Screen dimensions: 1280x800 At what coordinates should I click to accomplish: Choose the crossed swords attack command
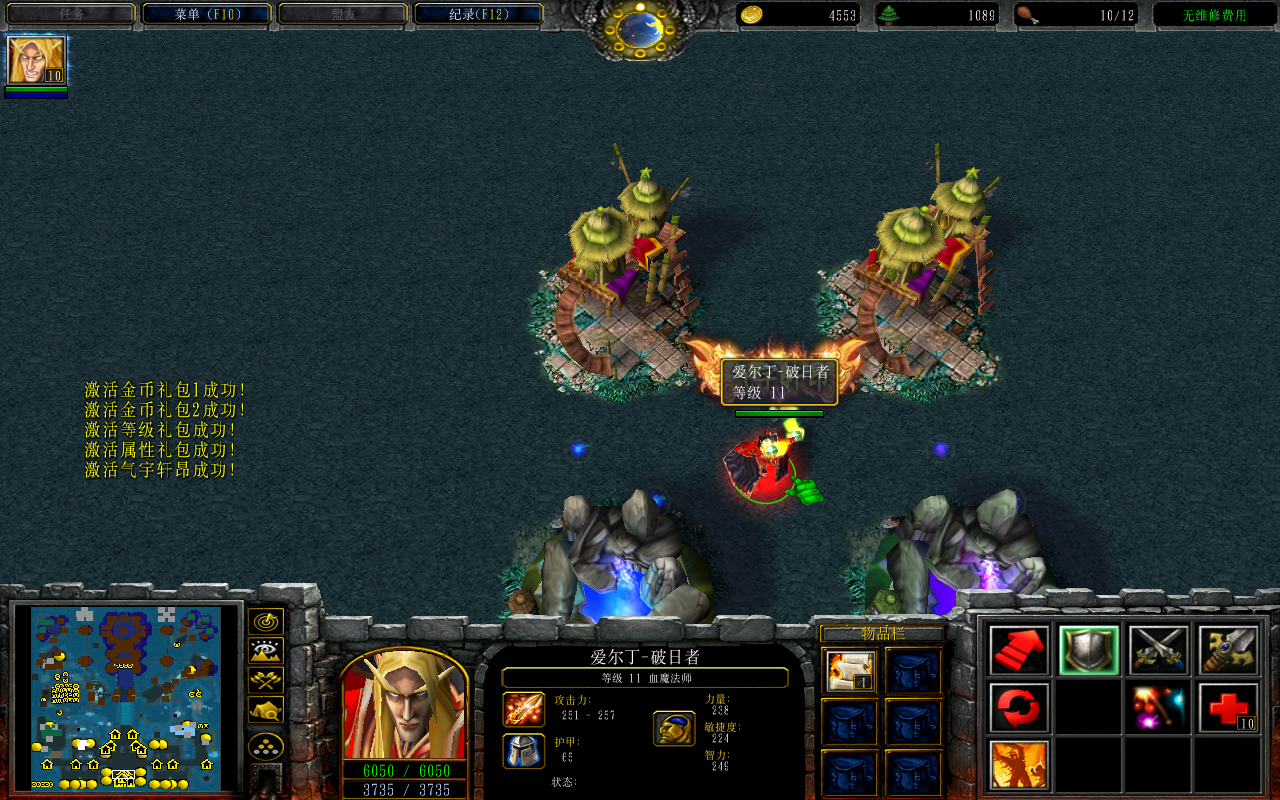[1159, 651]
